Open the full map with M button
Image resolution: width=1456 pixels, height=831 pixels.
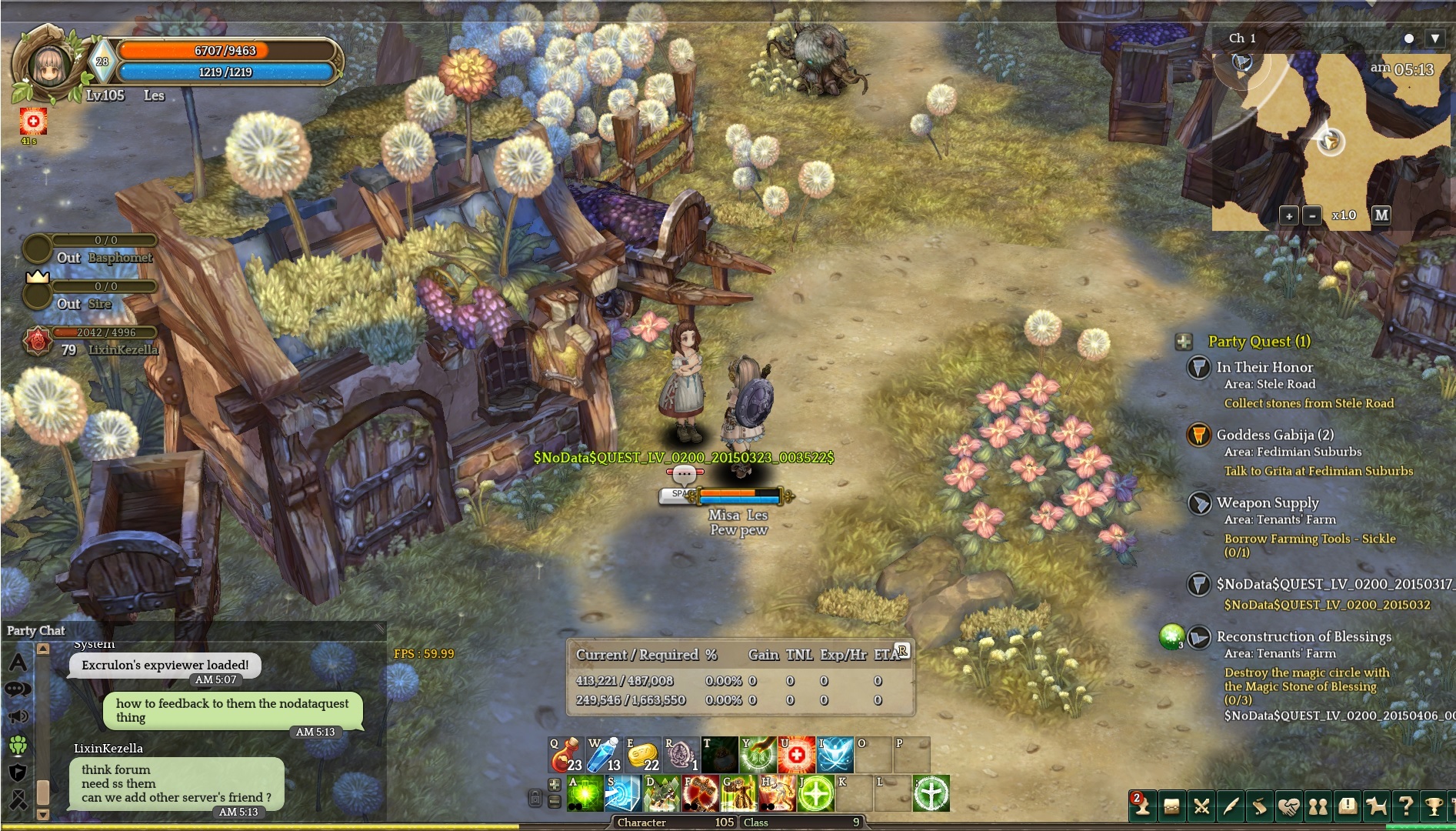pos(1381,215)
